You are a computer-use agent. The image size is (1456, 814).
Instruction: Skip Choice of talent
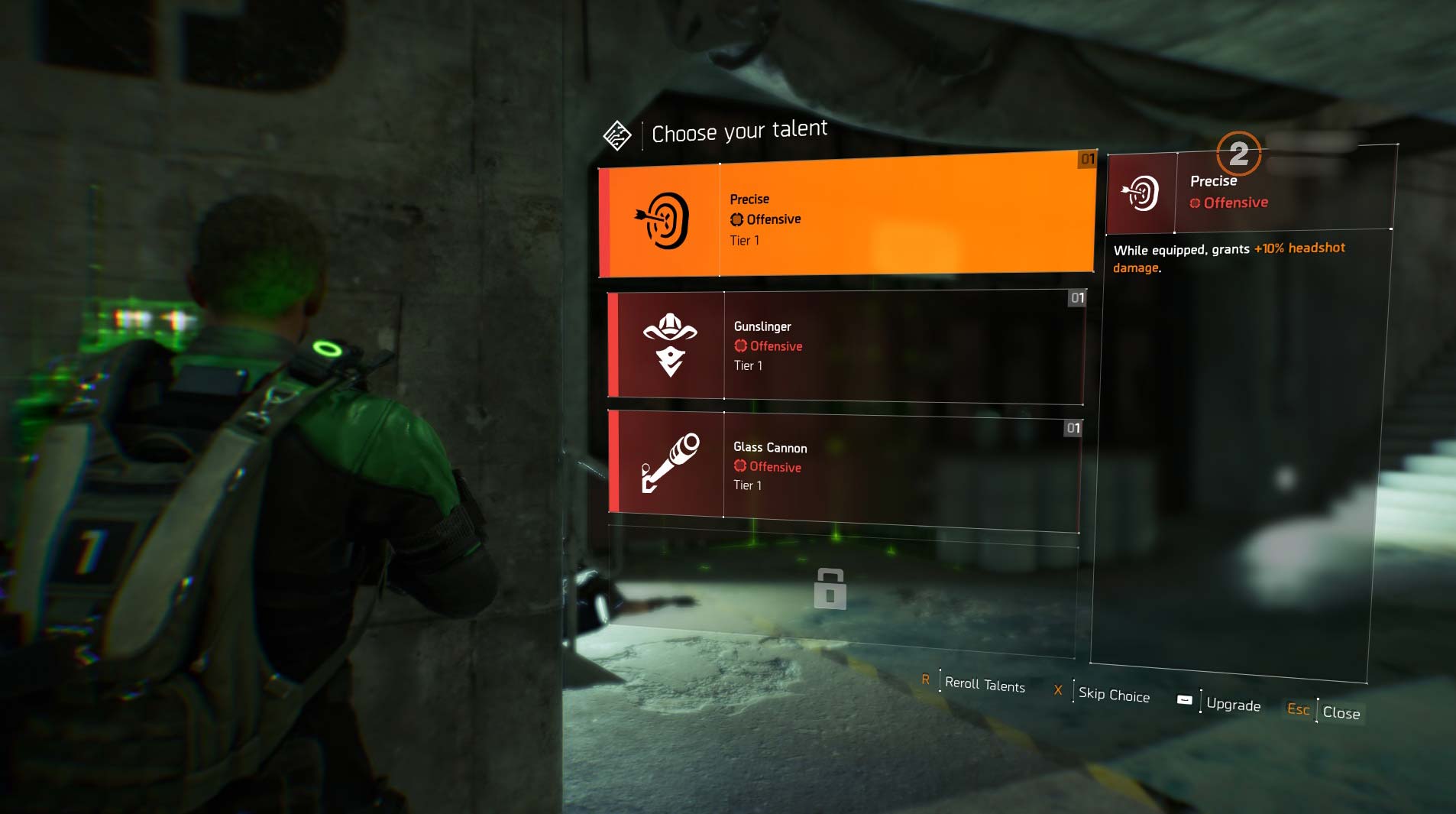click(x=1113, y=694)
